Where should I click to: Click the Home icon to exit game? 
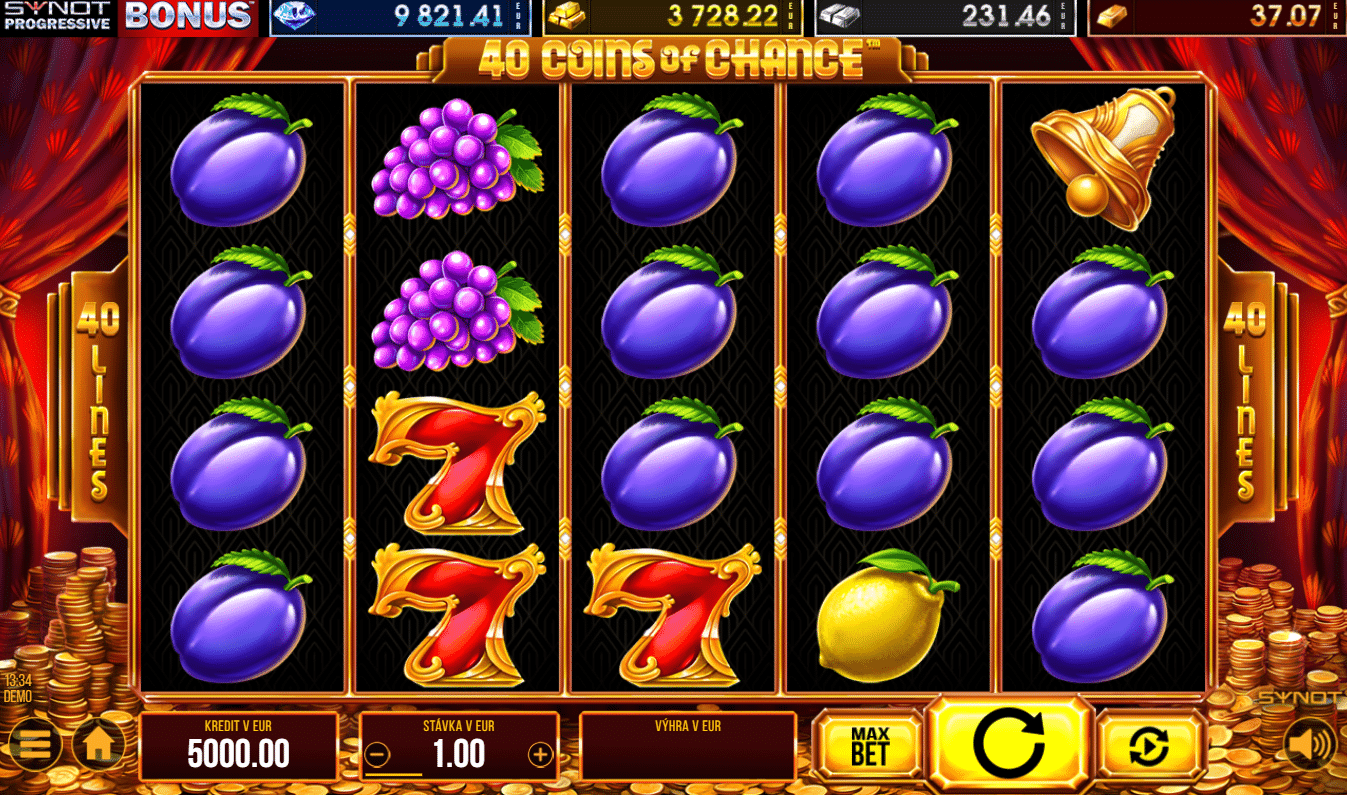tap(100, 744)
